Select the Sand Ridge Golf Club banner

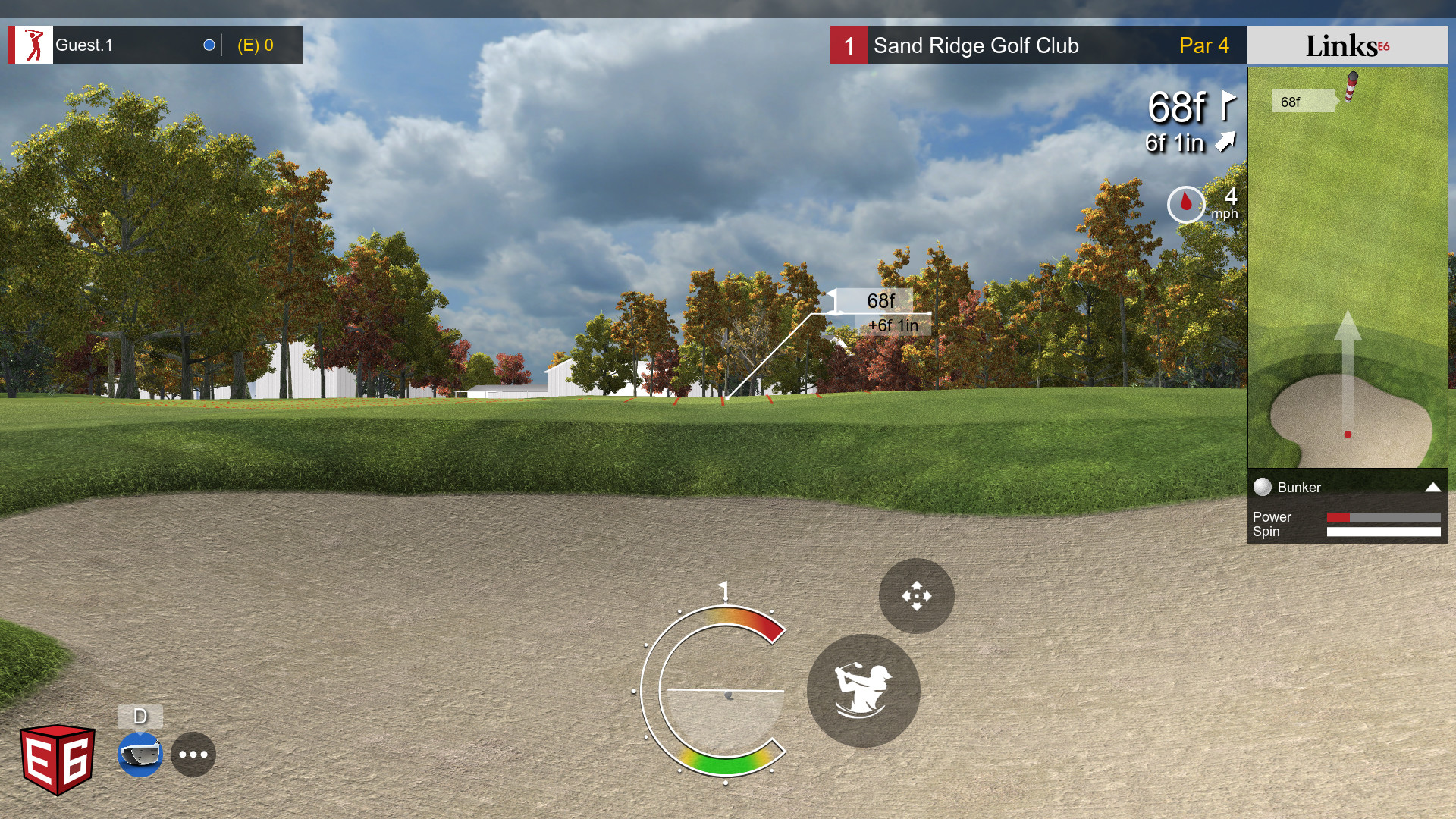click(x=977, y=45)
